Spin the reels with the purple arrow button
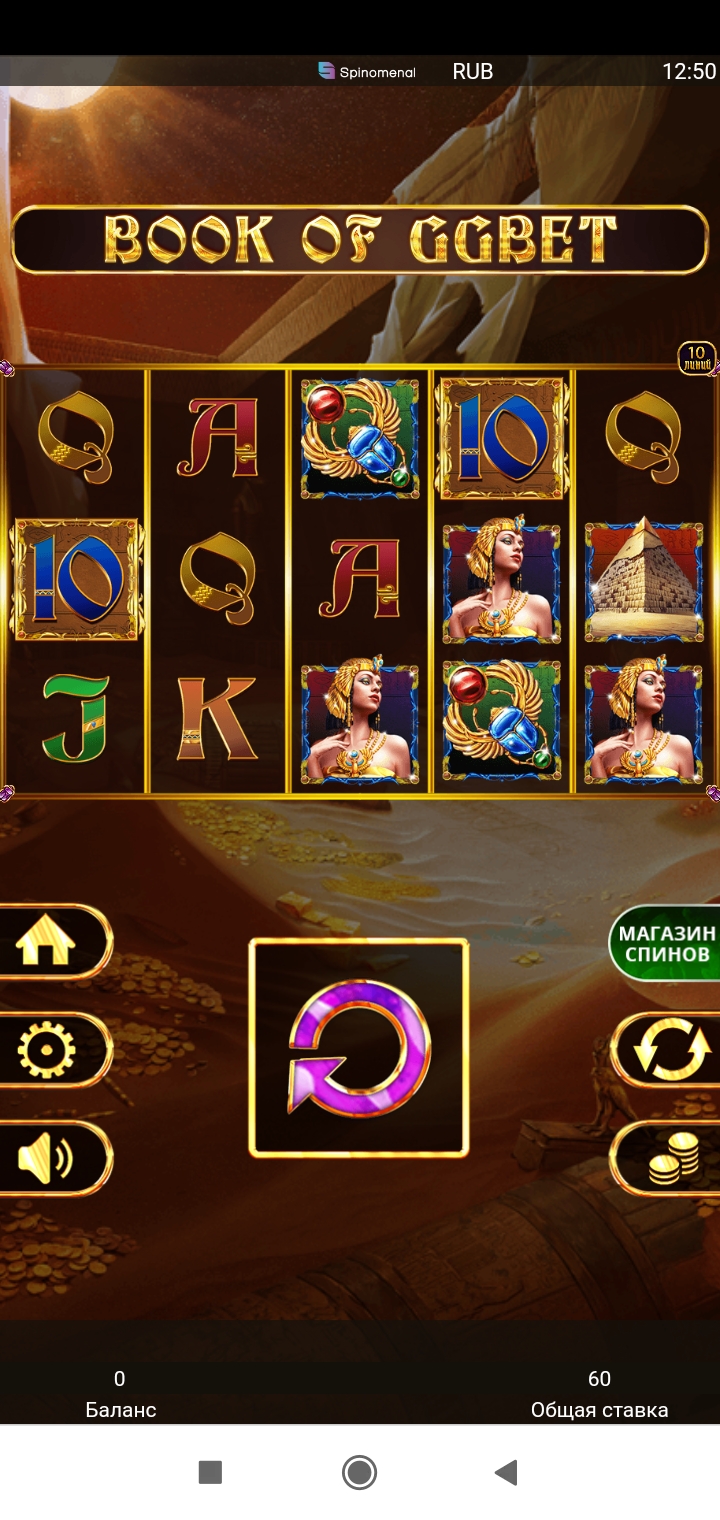 pos(359,1047)
